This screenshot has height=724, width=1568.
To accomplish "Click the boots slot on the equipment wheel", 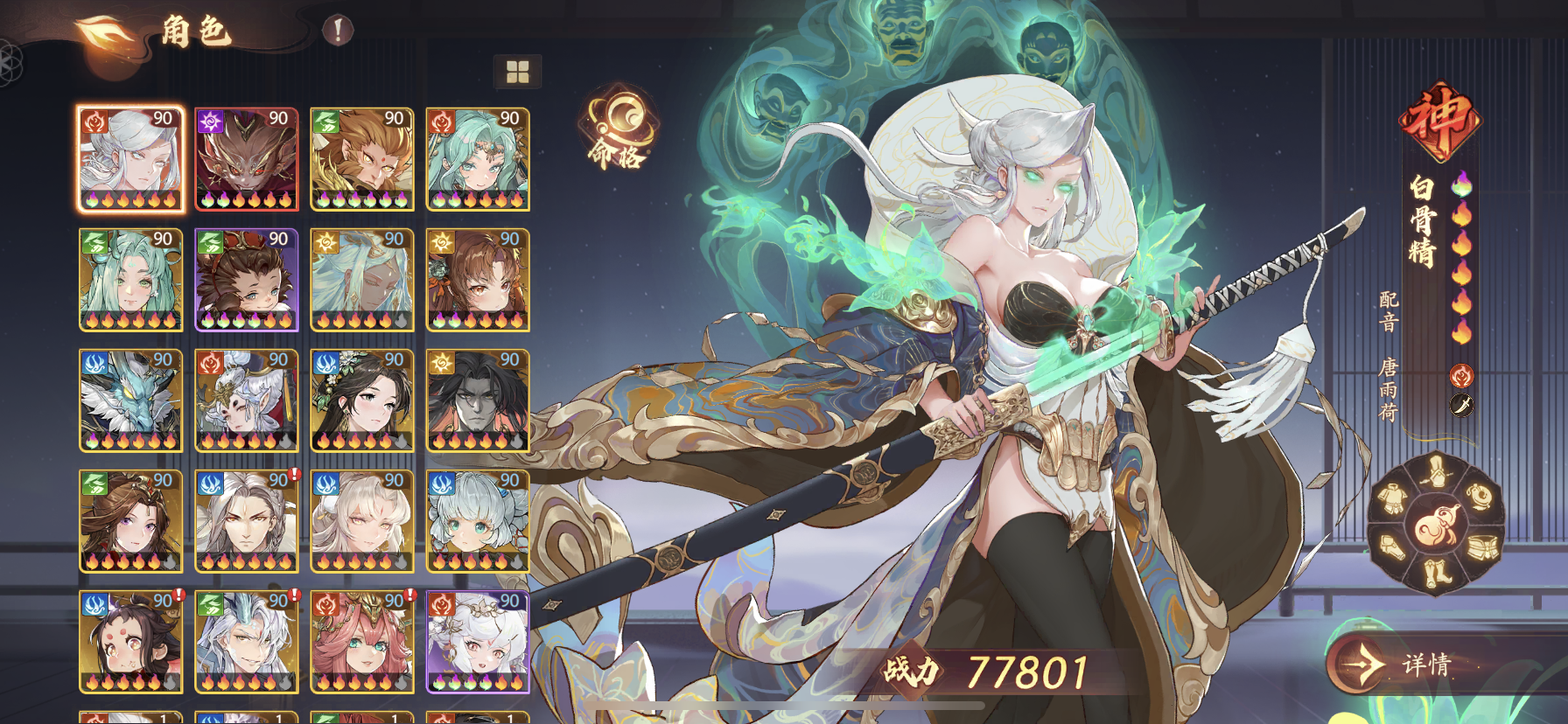I will (1436, 574).
